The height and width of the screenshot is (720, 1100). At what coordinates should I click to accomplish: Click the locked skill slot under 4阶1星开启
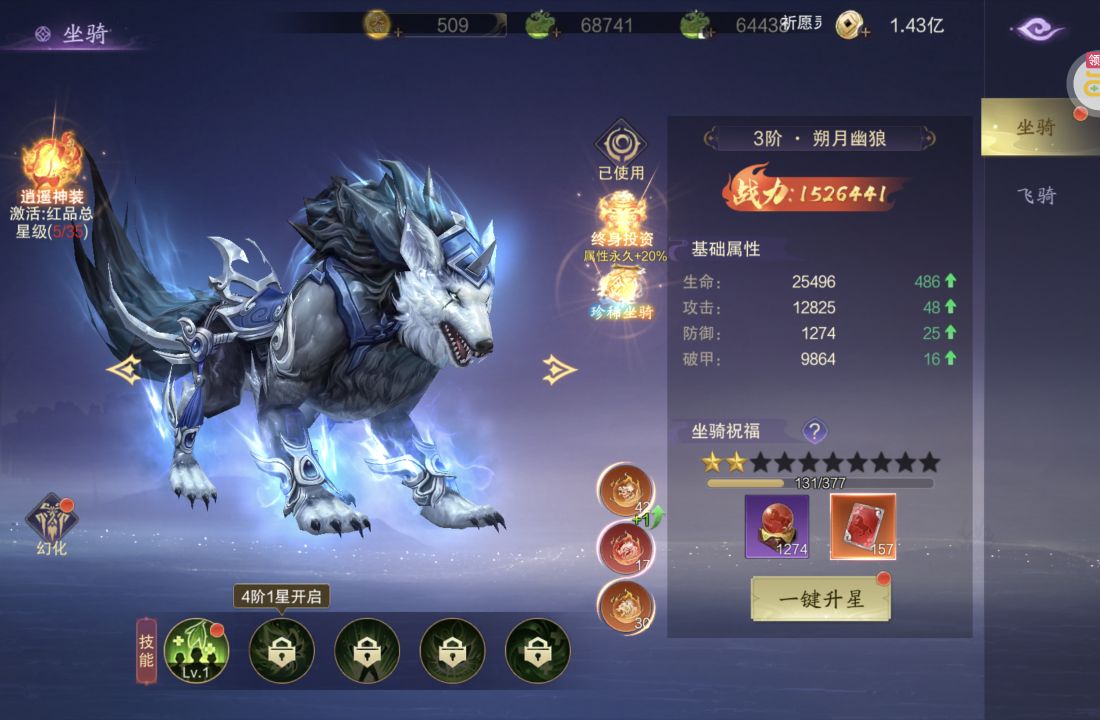tap(281, 650)
